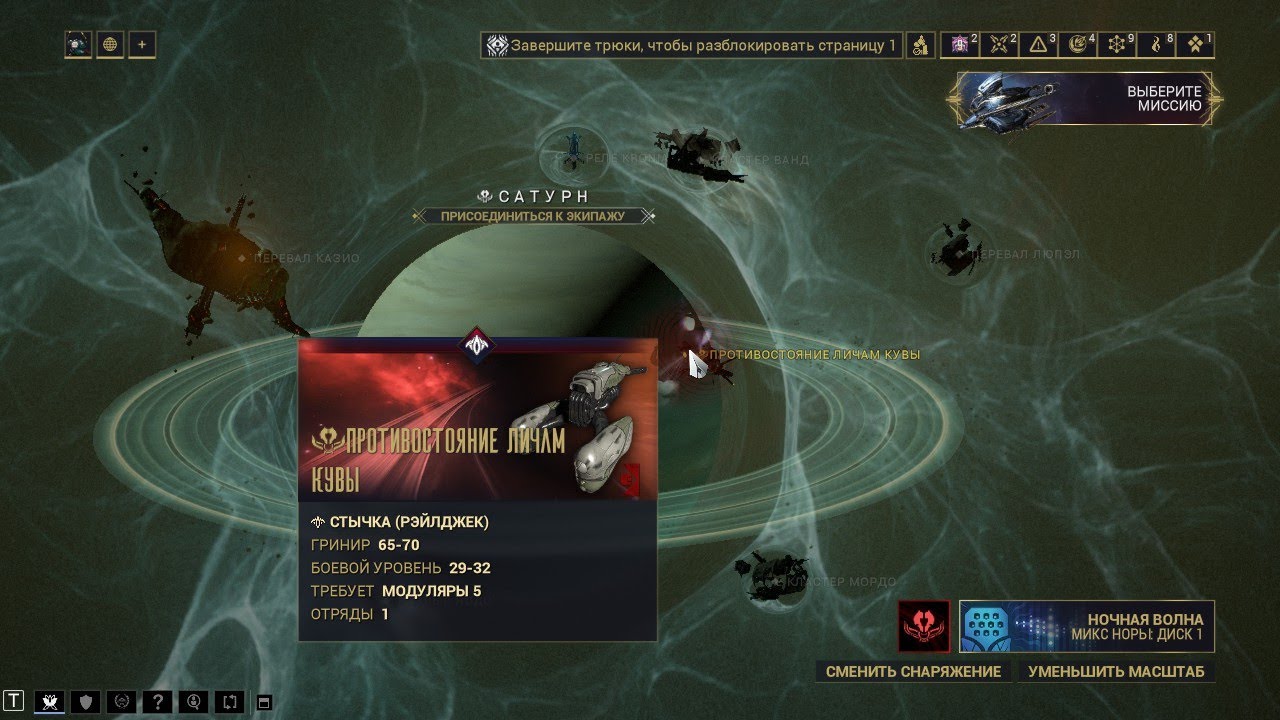The width and height of the screenshot is (1280, 720).
Task: Click the plus button to invite players
Action: pyautogui.click(x=142, y=44)
